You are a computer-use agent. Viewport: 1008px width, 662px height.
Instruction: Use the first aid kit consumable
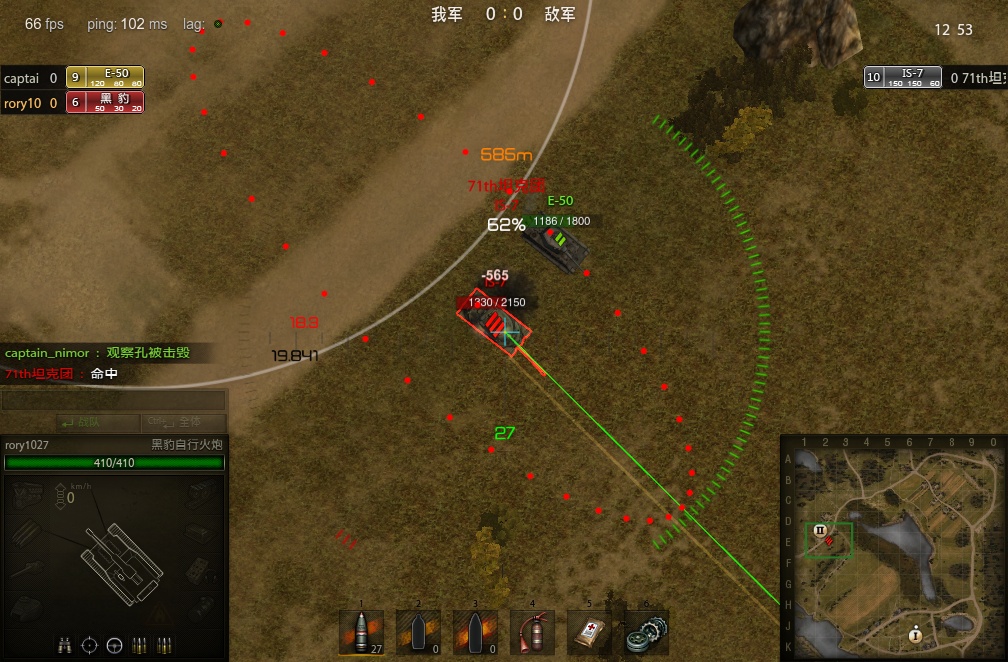point(589,632)
